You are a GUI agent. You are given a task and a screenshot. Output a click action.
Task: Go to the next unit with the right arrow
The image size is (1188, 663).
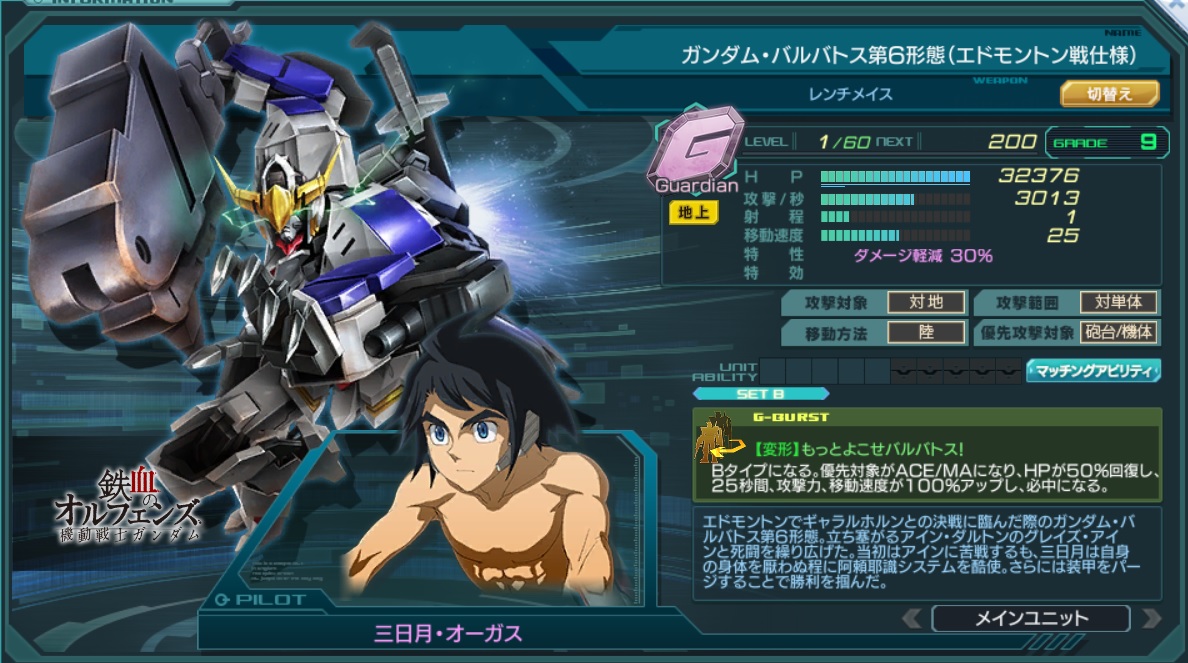pyautogui.click(x=1150, y=618)
